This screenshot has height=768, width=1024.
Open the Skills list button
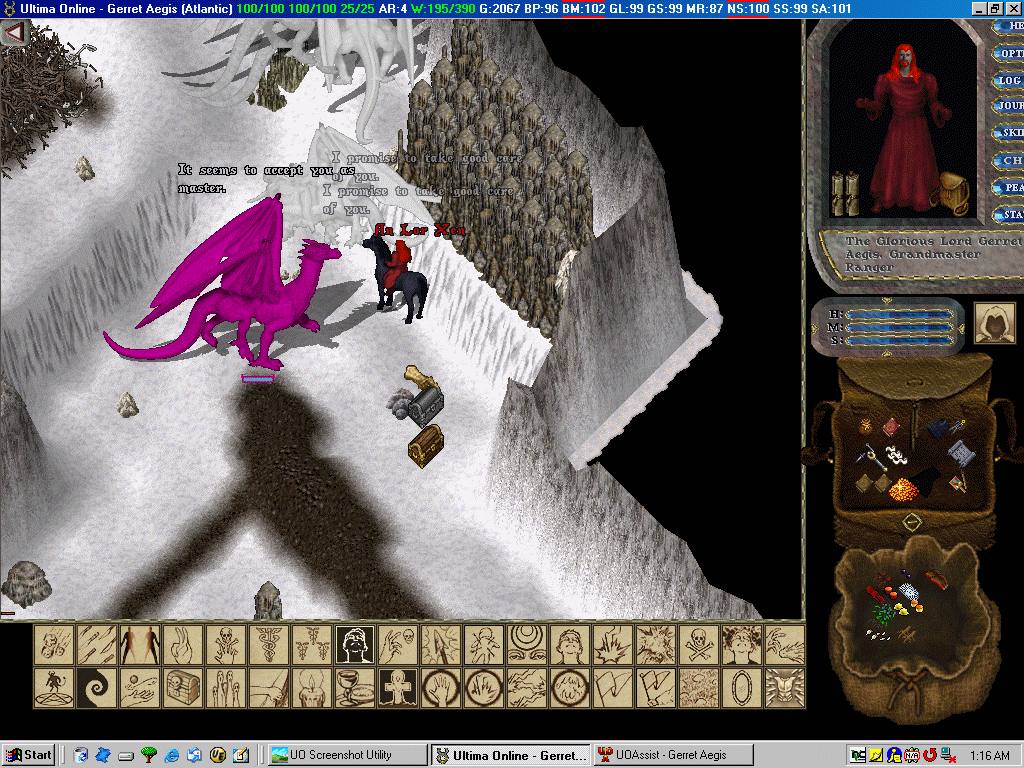(1009, 133)
